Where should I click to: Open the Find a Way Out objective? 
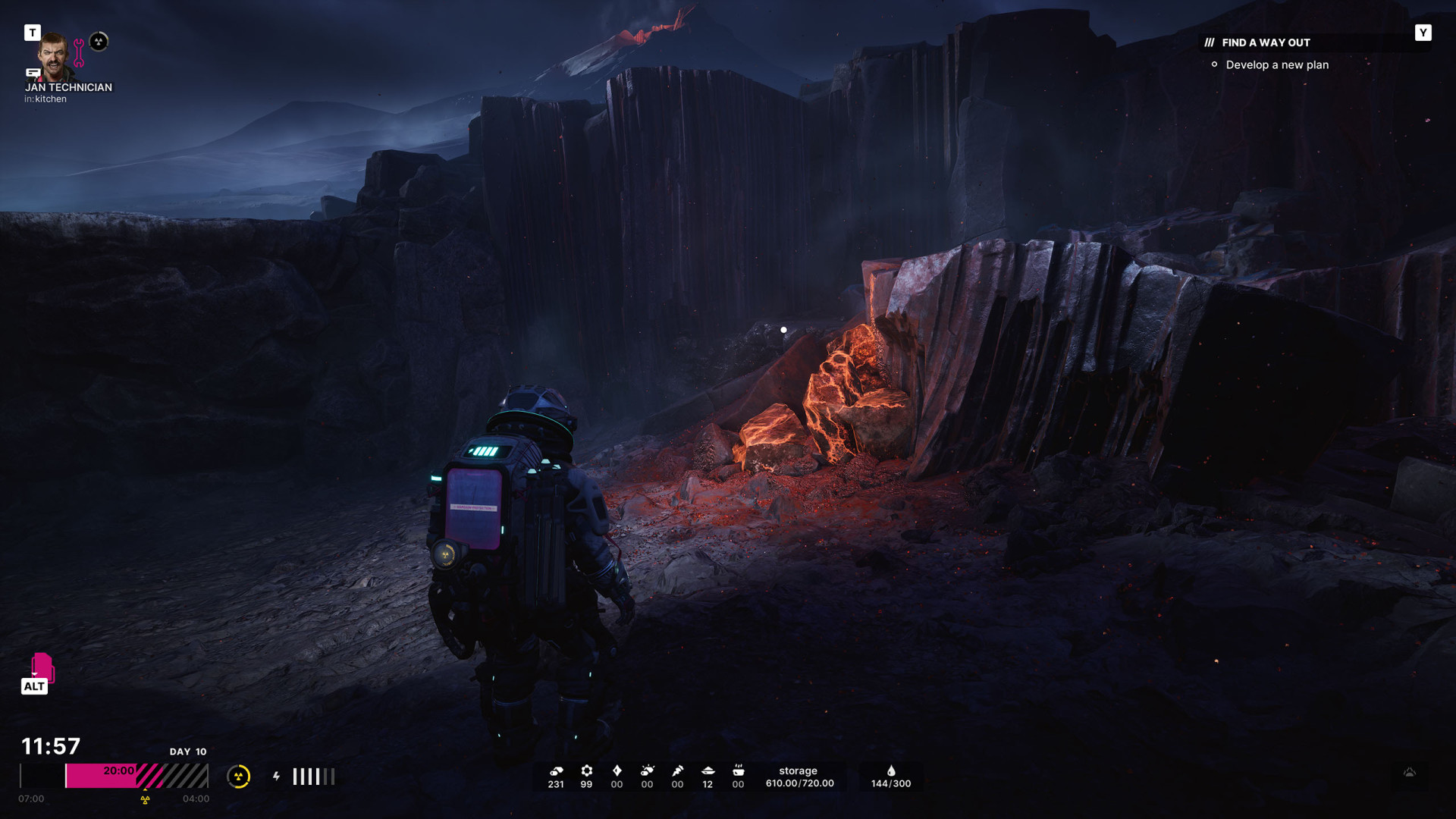[x=1266, y=43]
